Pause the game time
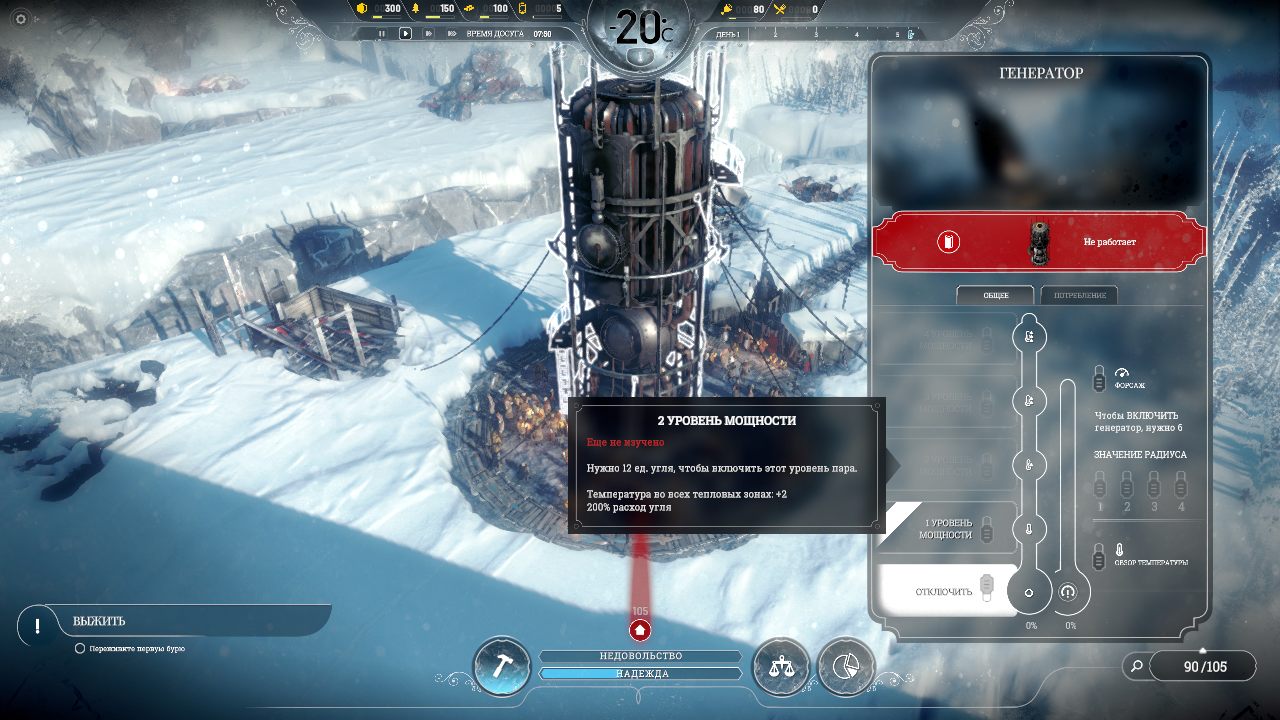The width and height of the screenshot is (1280, 720). [x=381, y=33]
